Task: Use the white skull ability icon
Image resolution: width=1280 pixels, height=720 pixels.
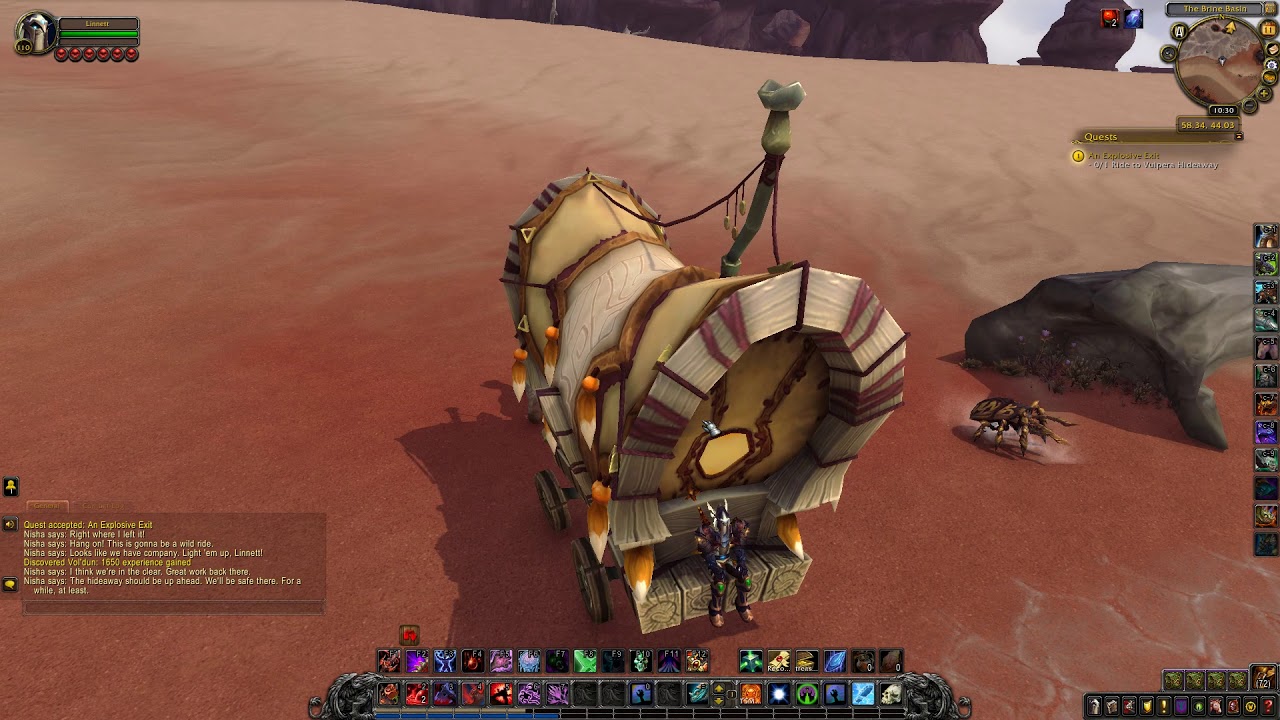Action: coord(891,693)
